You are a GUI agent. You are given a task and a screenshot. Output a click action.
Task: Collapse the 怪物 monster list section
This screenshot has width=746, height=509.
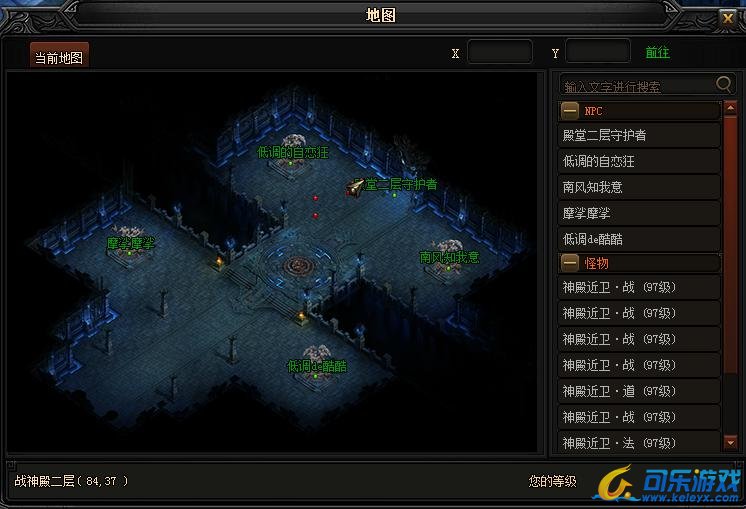pos(570,263)
